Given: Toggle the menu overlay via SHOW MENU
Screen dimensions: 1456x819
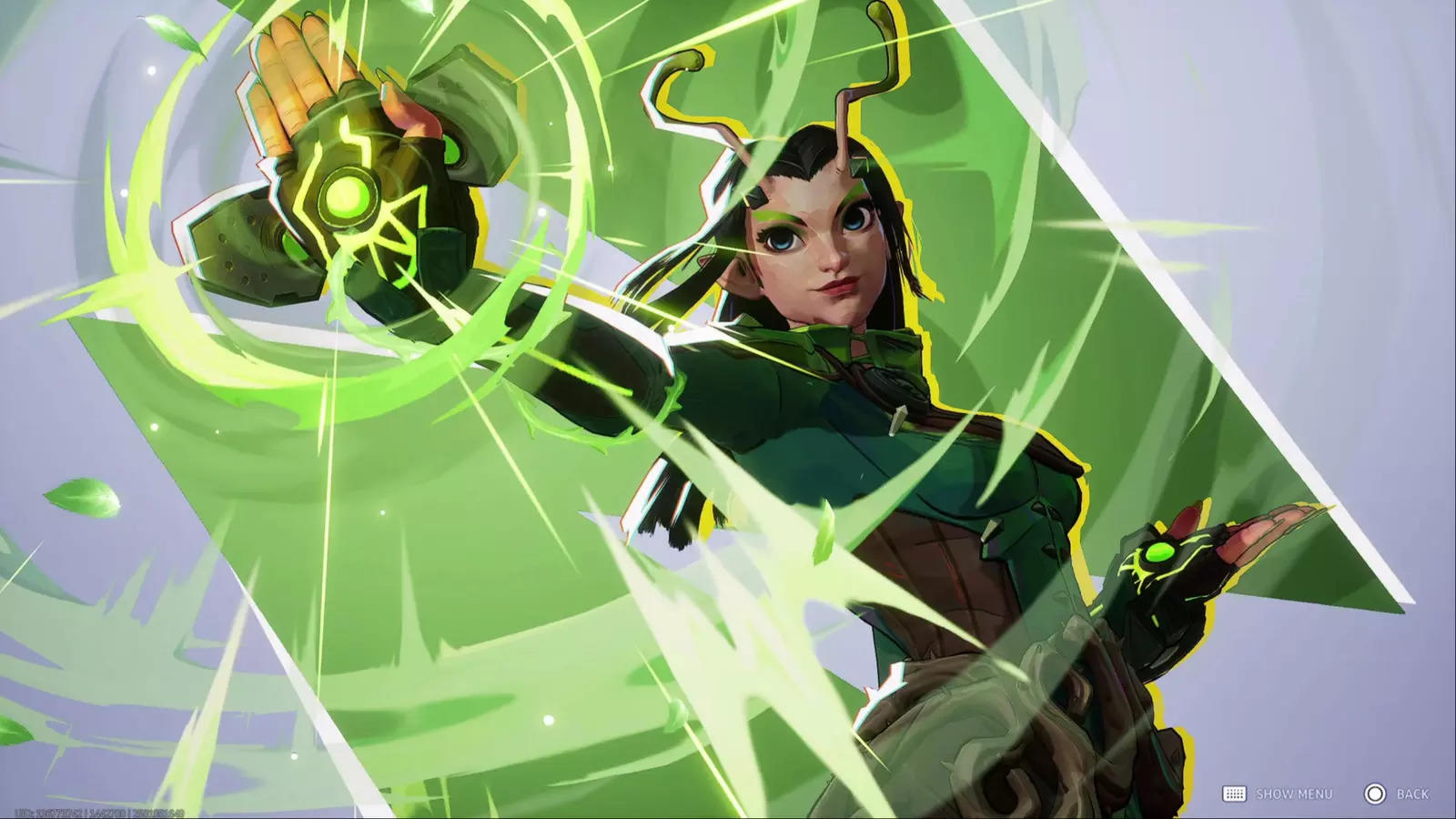Looking at the screenshot, I should pyautogui.click(x=1292, y=793).
